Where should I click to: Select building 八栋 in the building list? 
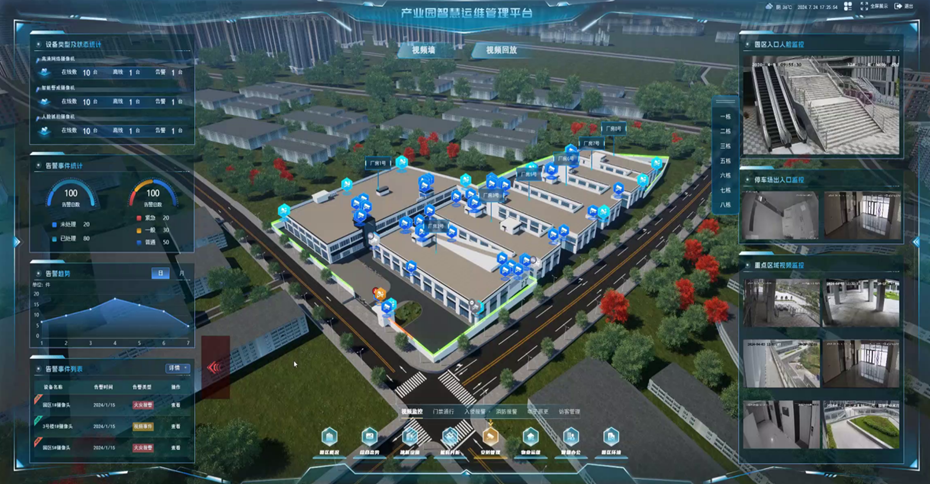[725, 204]
